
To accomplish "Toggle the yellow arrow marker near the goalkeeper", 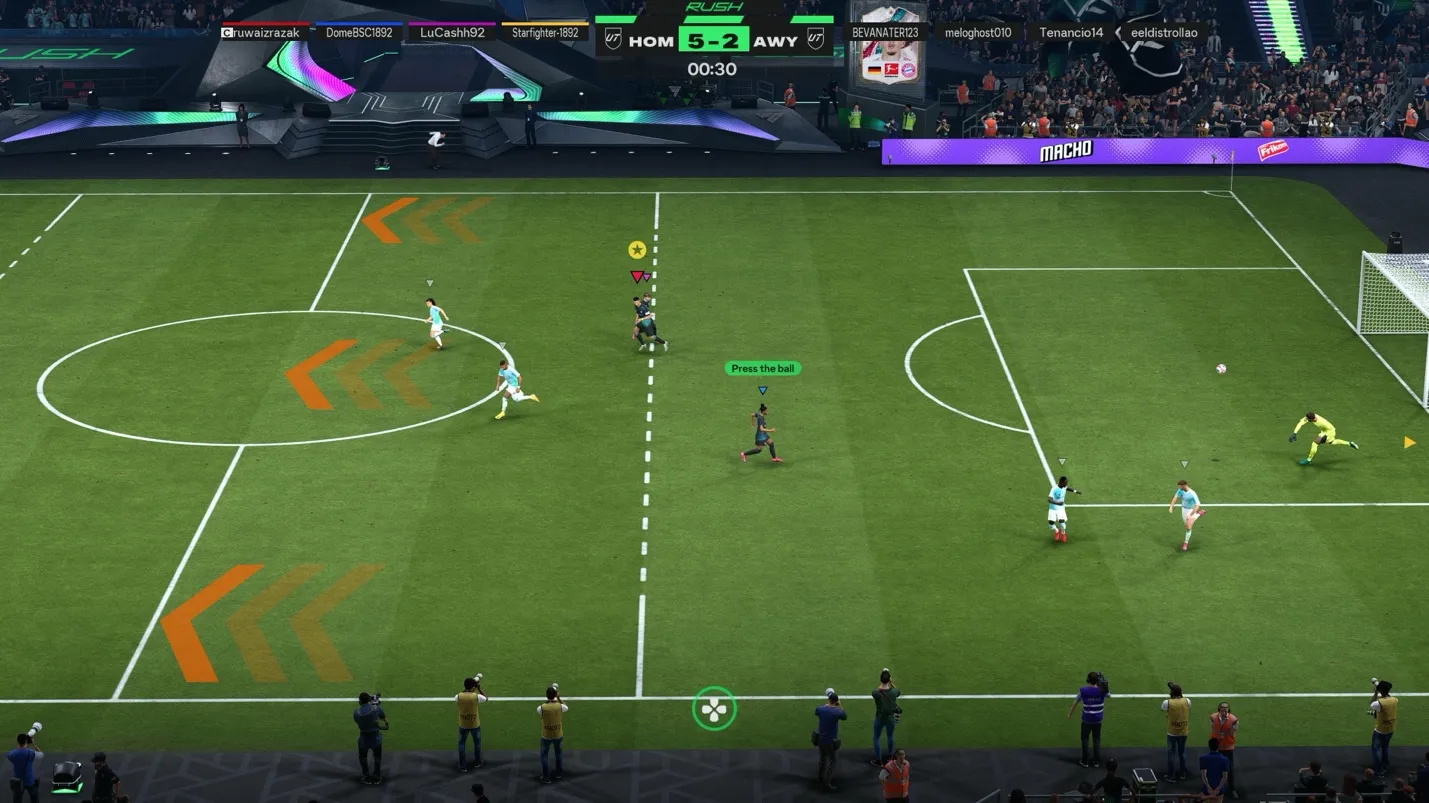I will (x=1408, y=441).
